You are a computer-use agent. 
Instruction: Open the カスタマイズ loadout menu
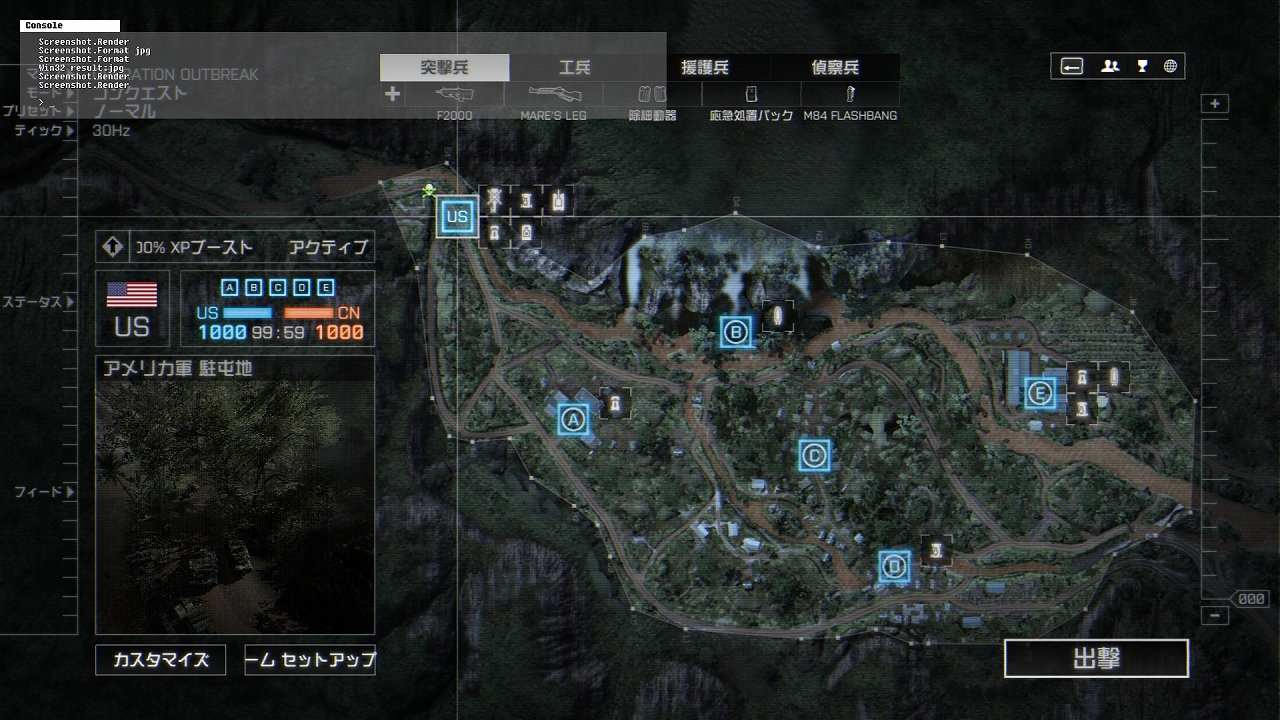[160, 660]
